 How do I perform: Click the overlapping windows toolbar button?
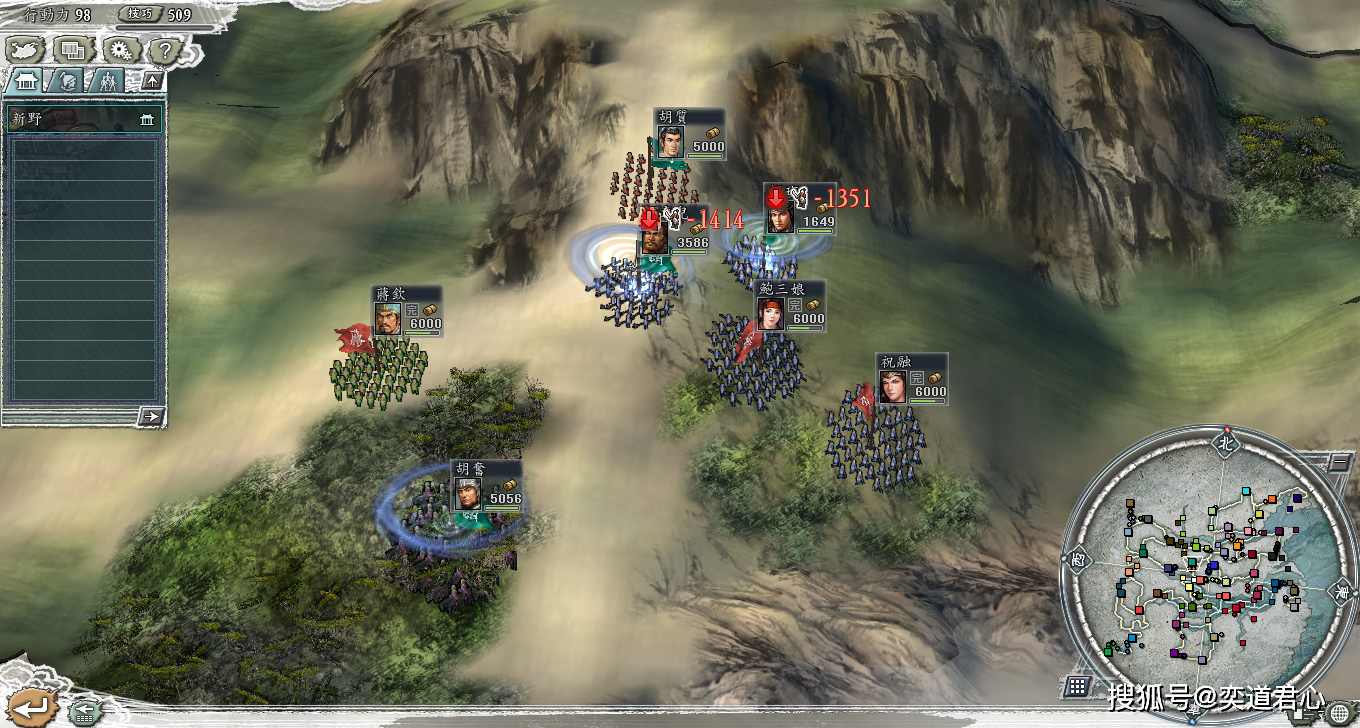click(x=72, y=48)
